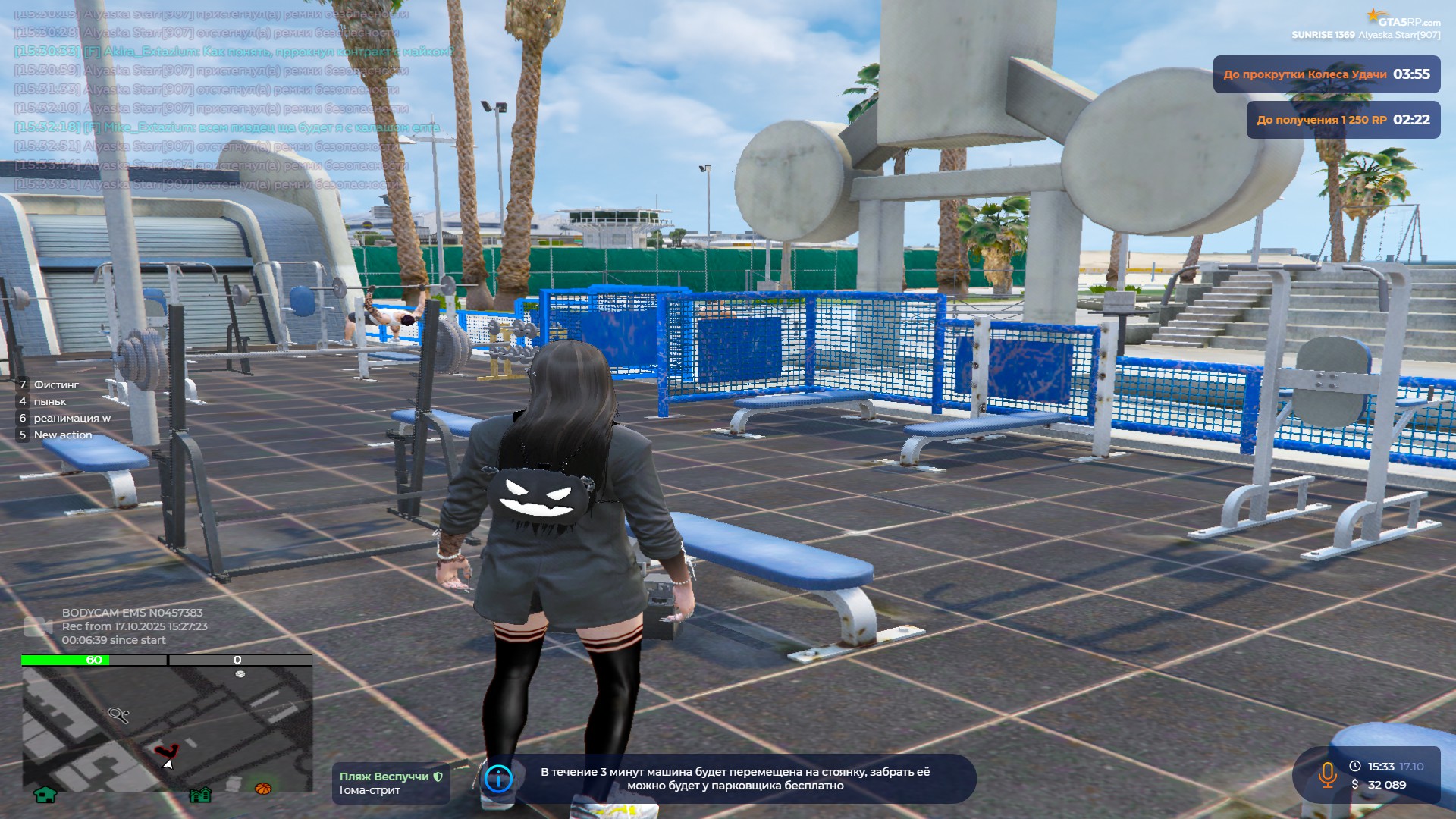Activate the реанимация w quick action
The width and height of the screenshot is (1456, 819).
coord(71,418)
